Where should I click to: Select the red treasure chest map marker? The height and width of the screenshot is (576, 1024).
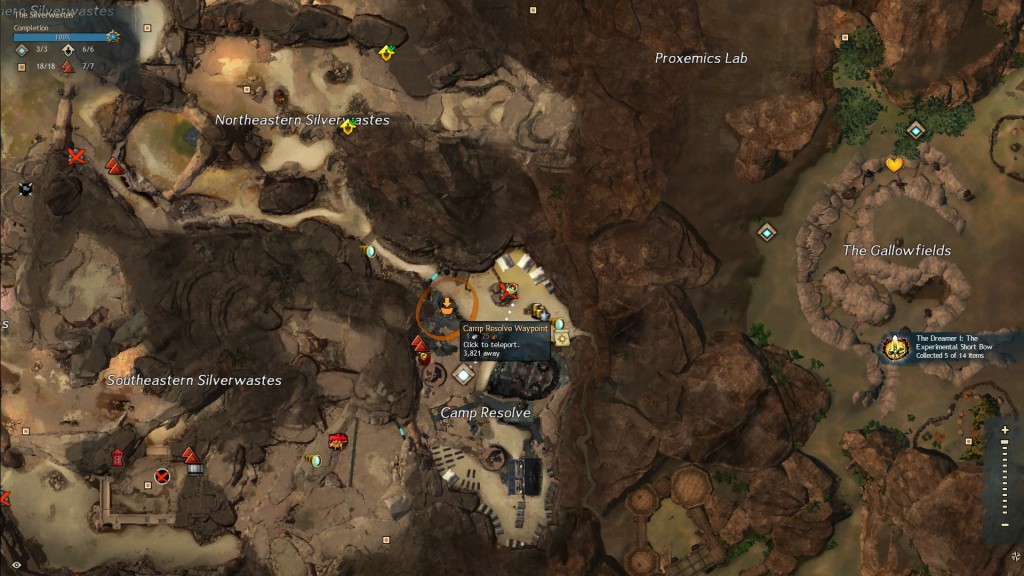[338, 441]
